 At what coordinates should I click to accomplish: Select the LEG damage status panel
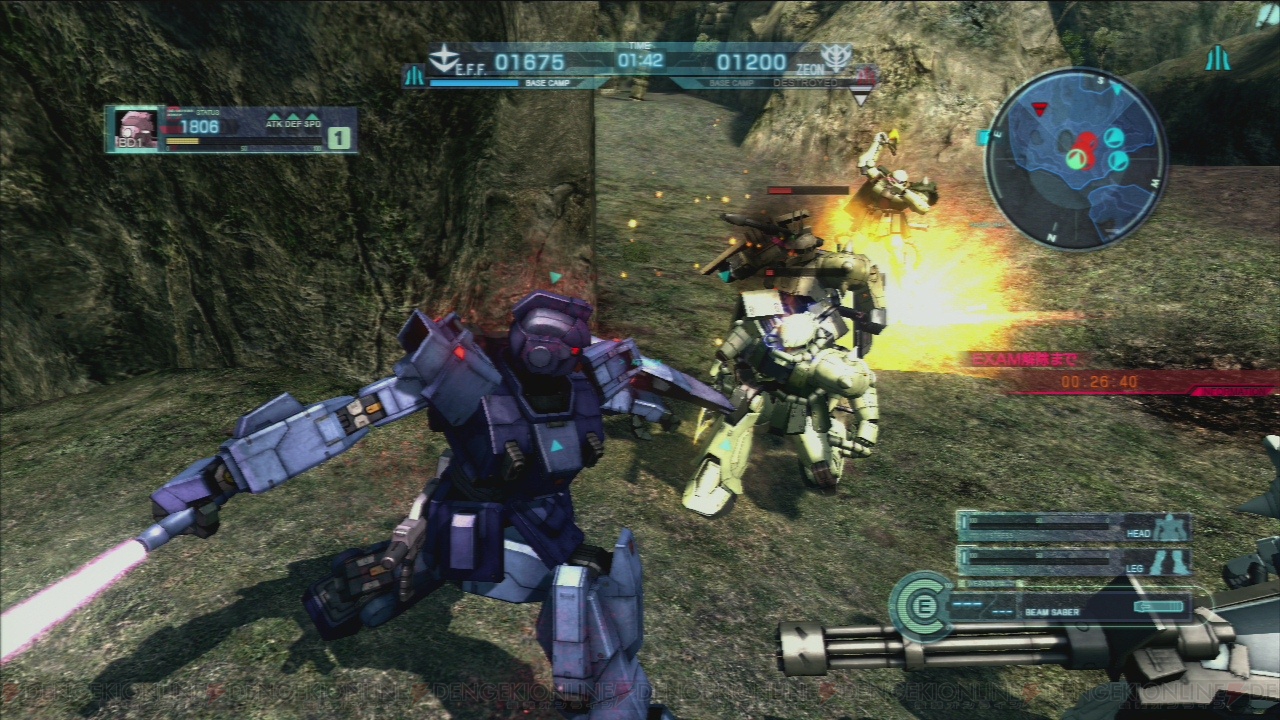point(1075,560)
